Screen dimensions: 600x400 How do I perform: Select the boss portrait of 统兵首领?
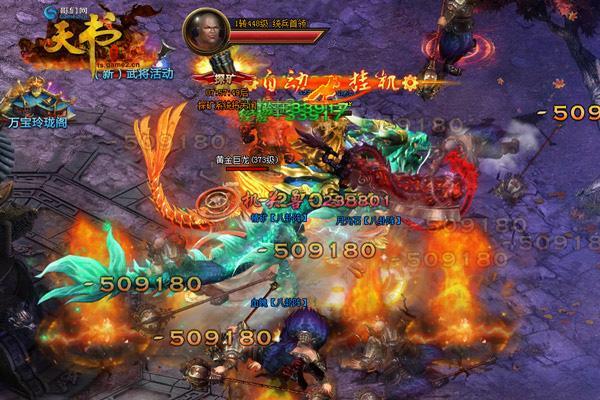coord(205,35)
